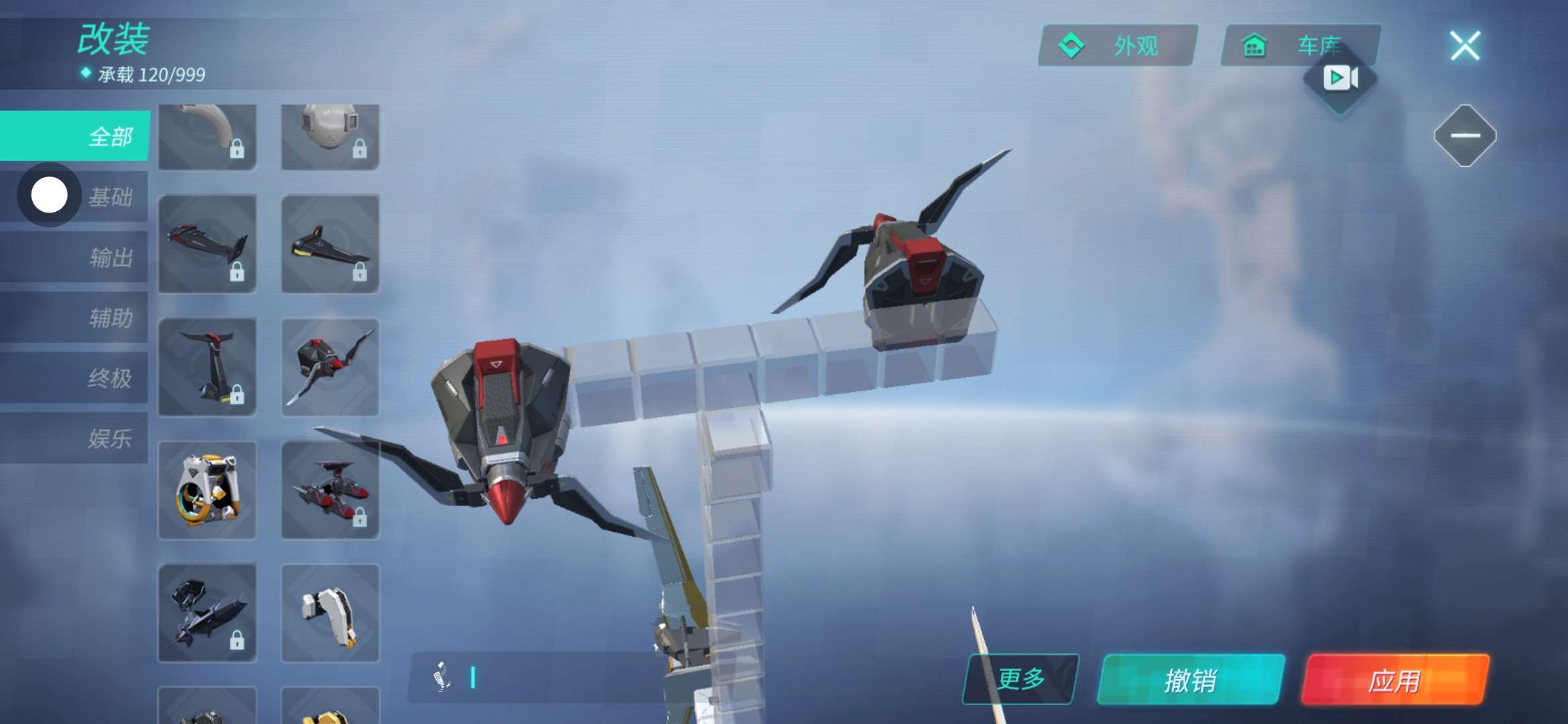Open the 更多 options

click(x=1021, y=679)
